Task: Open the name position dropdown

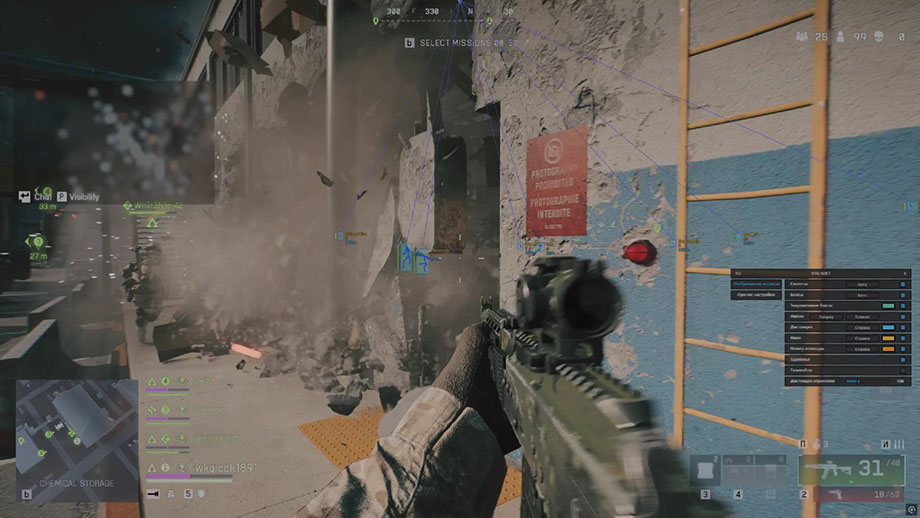Action: click(x=862, y=338)
